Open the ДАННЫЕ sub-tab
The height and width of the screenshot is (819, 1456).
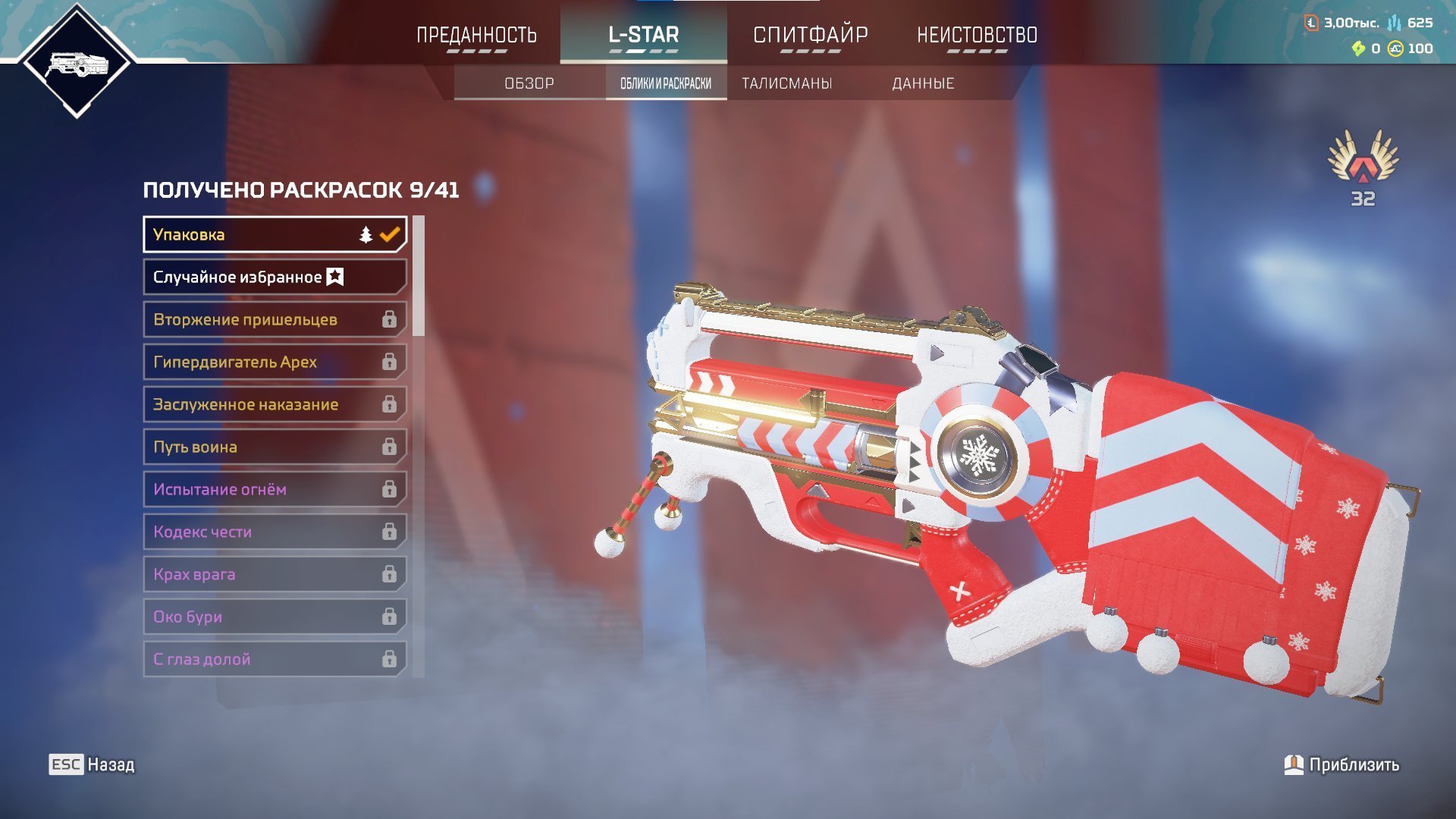click(x=923, y=83)
